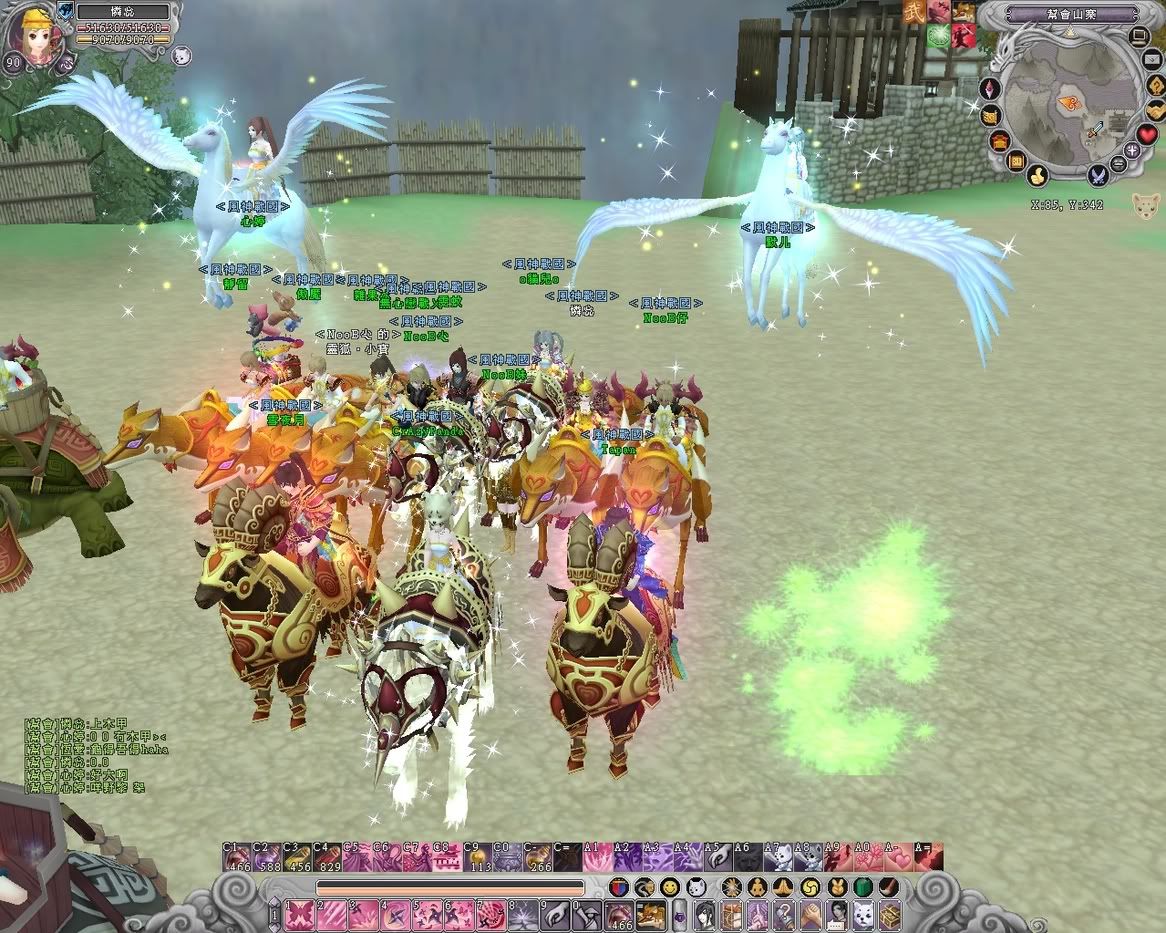Click the crossed swords icon under minimap
This screenshot has height=933, width=1166.
[1097, 177]
